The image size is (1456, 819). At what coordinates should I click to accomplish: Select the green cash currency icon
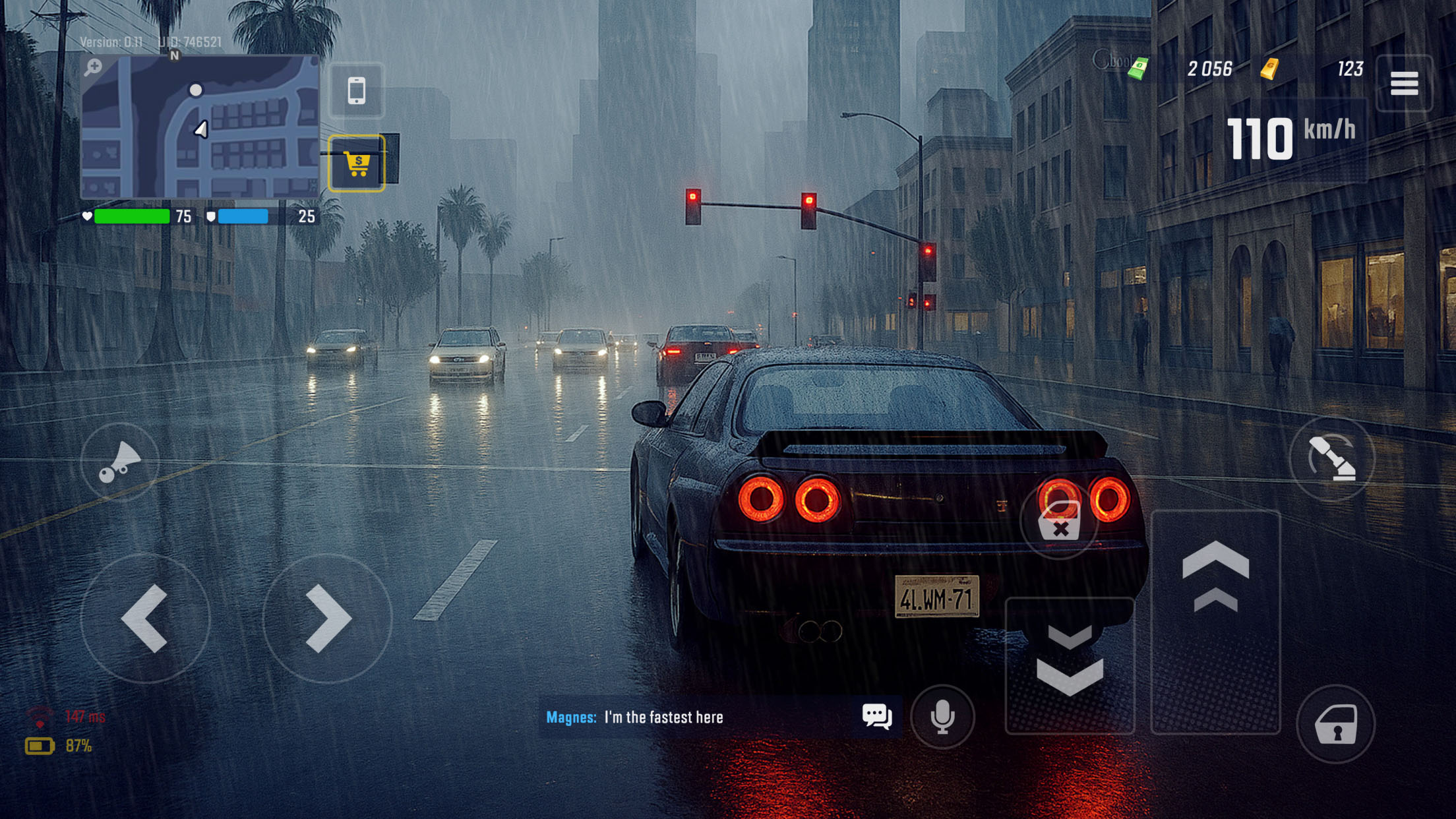pos(1138,69)
